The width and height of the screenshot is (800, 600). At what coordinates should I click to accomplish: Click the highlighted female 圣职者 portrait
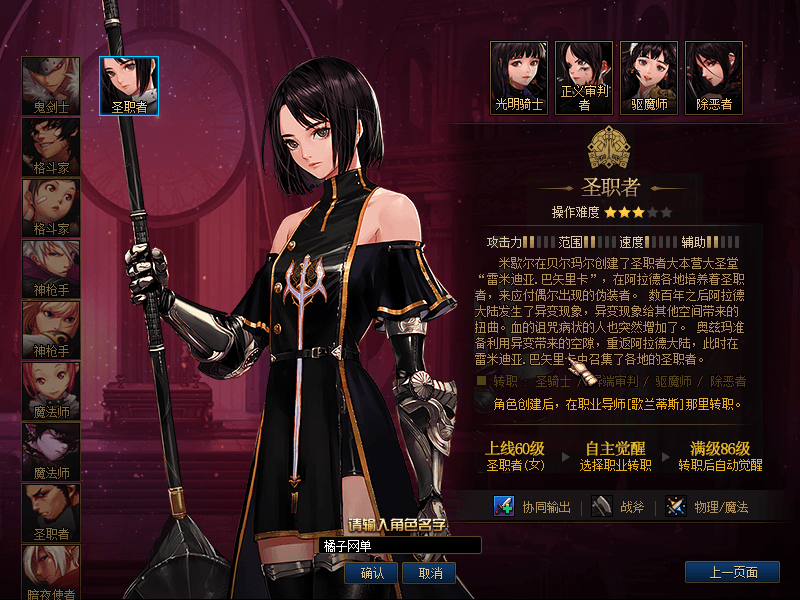point(129,85)
